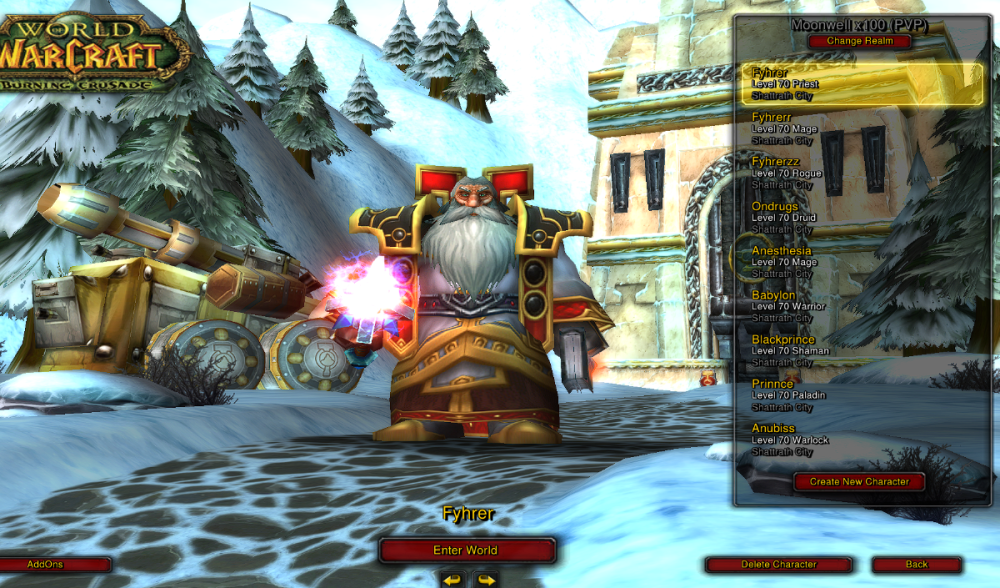Enter the world with Fyhrer
Viewport: 1000px width, 588px height.
466,550
